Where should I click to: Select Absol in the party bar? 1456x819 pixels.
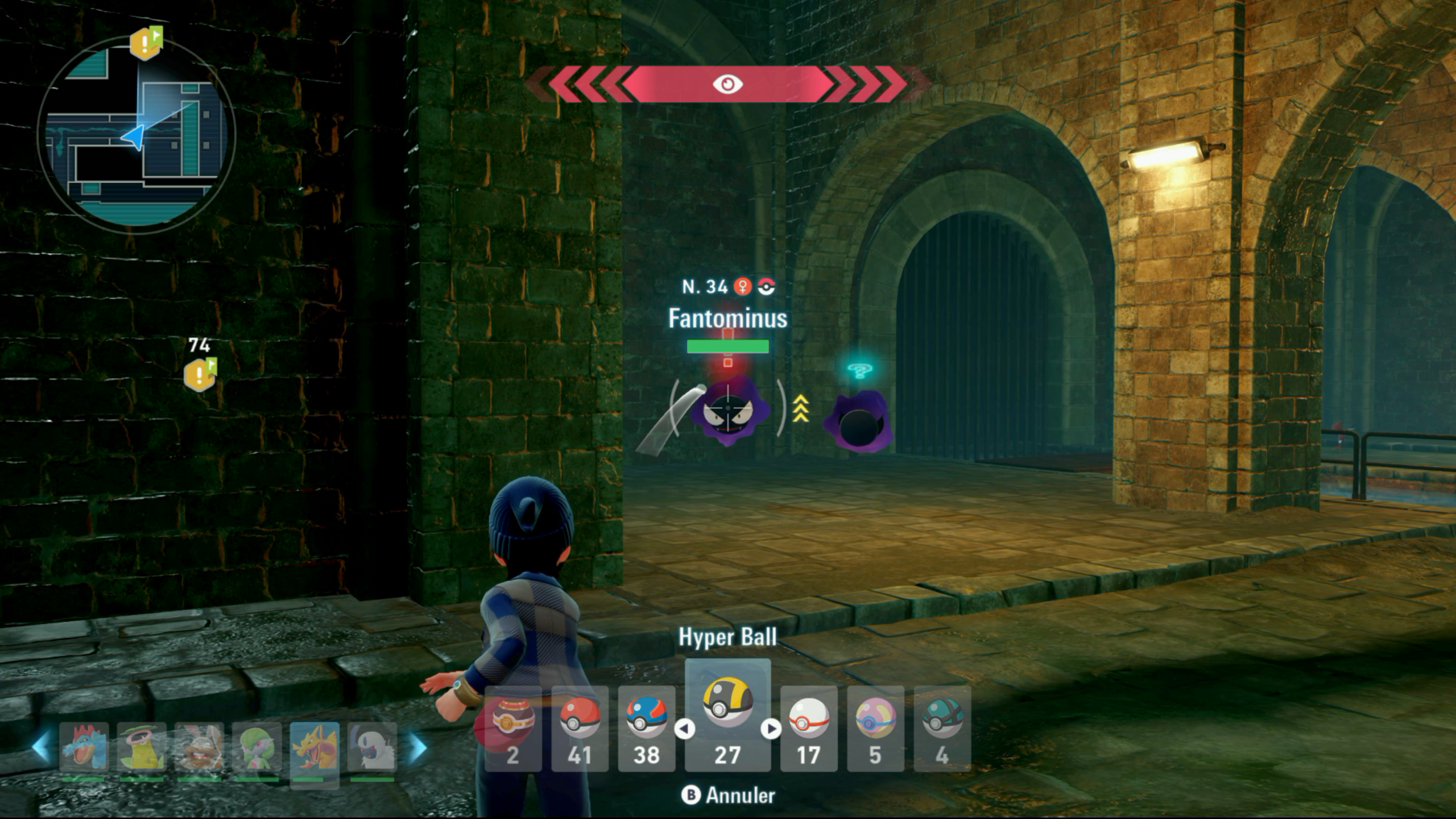click(372, 747)
